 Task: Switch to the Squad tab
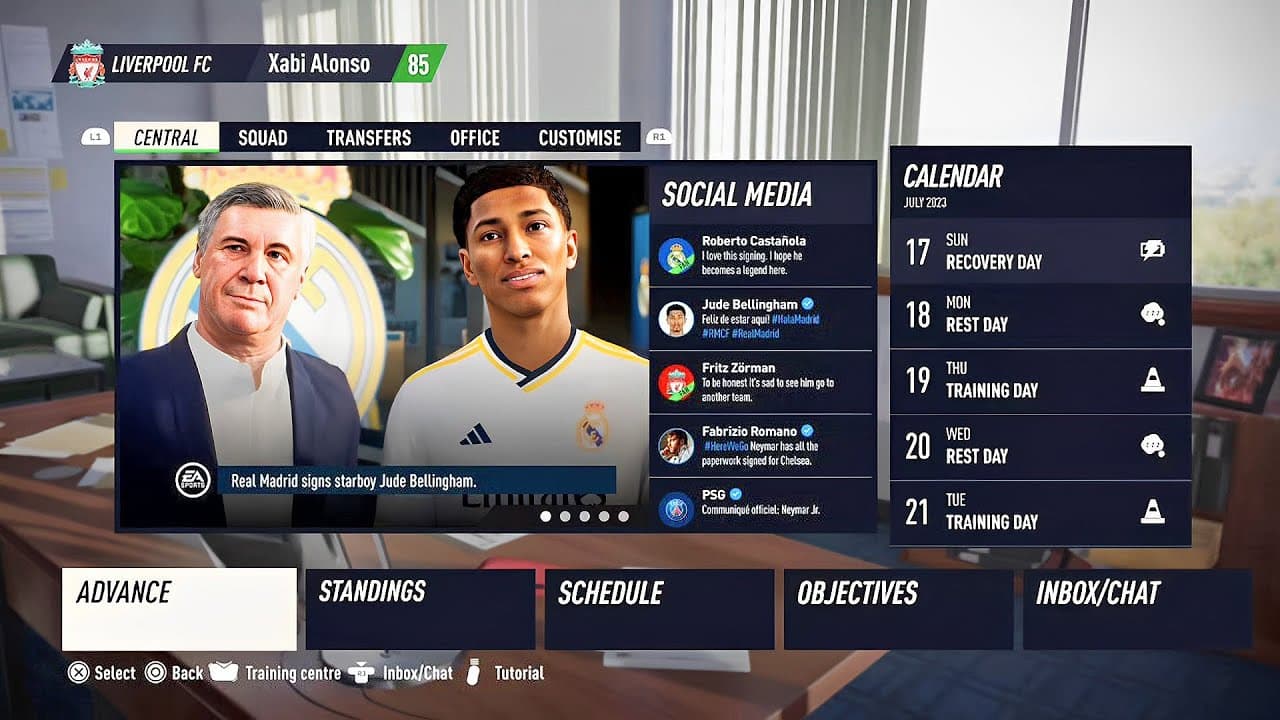(x=262, y=137)
